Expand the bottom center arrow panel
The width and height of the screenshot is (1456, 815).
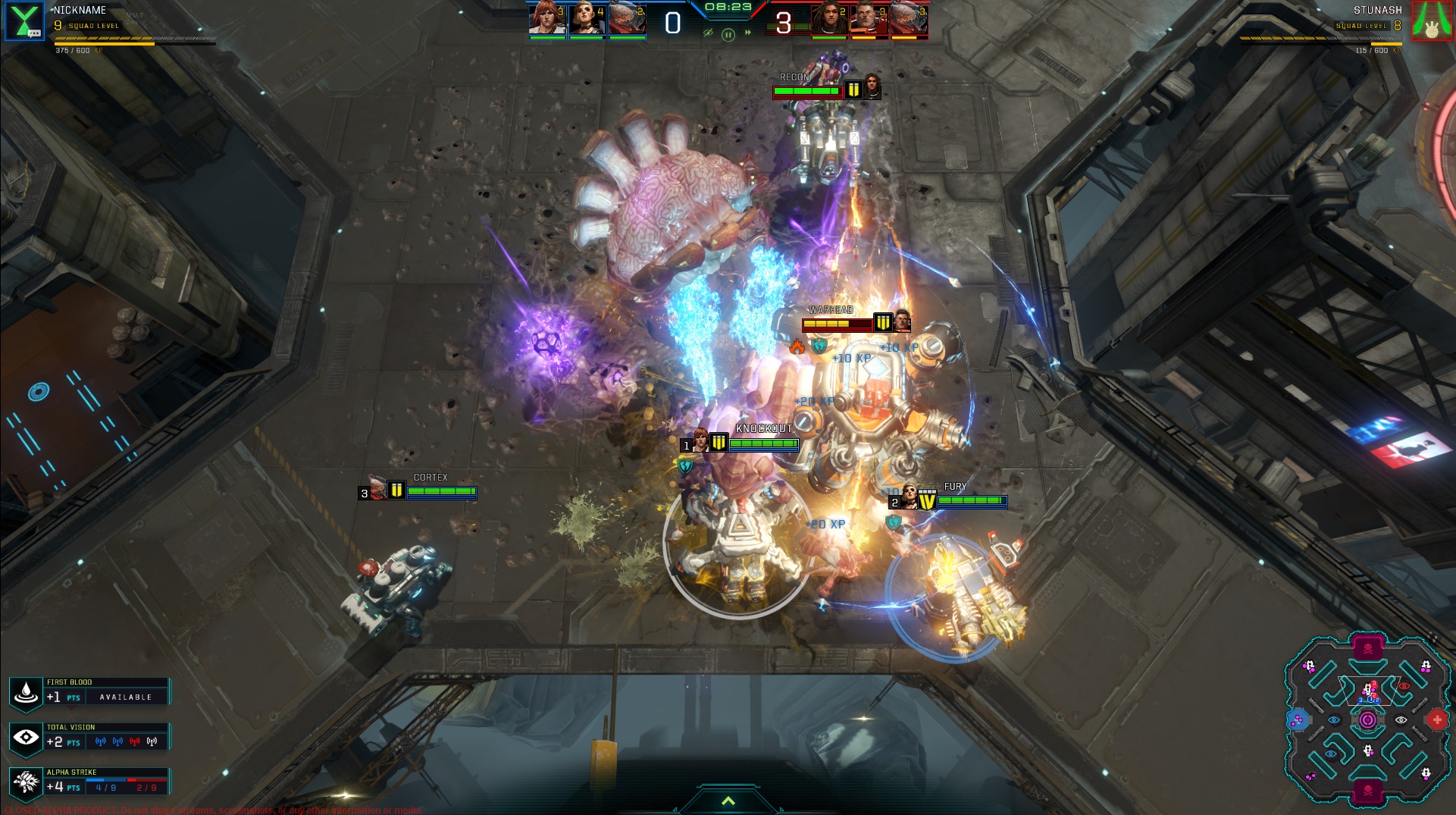coord(728,801)
